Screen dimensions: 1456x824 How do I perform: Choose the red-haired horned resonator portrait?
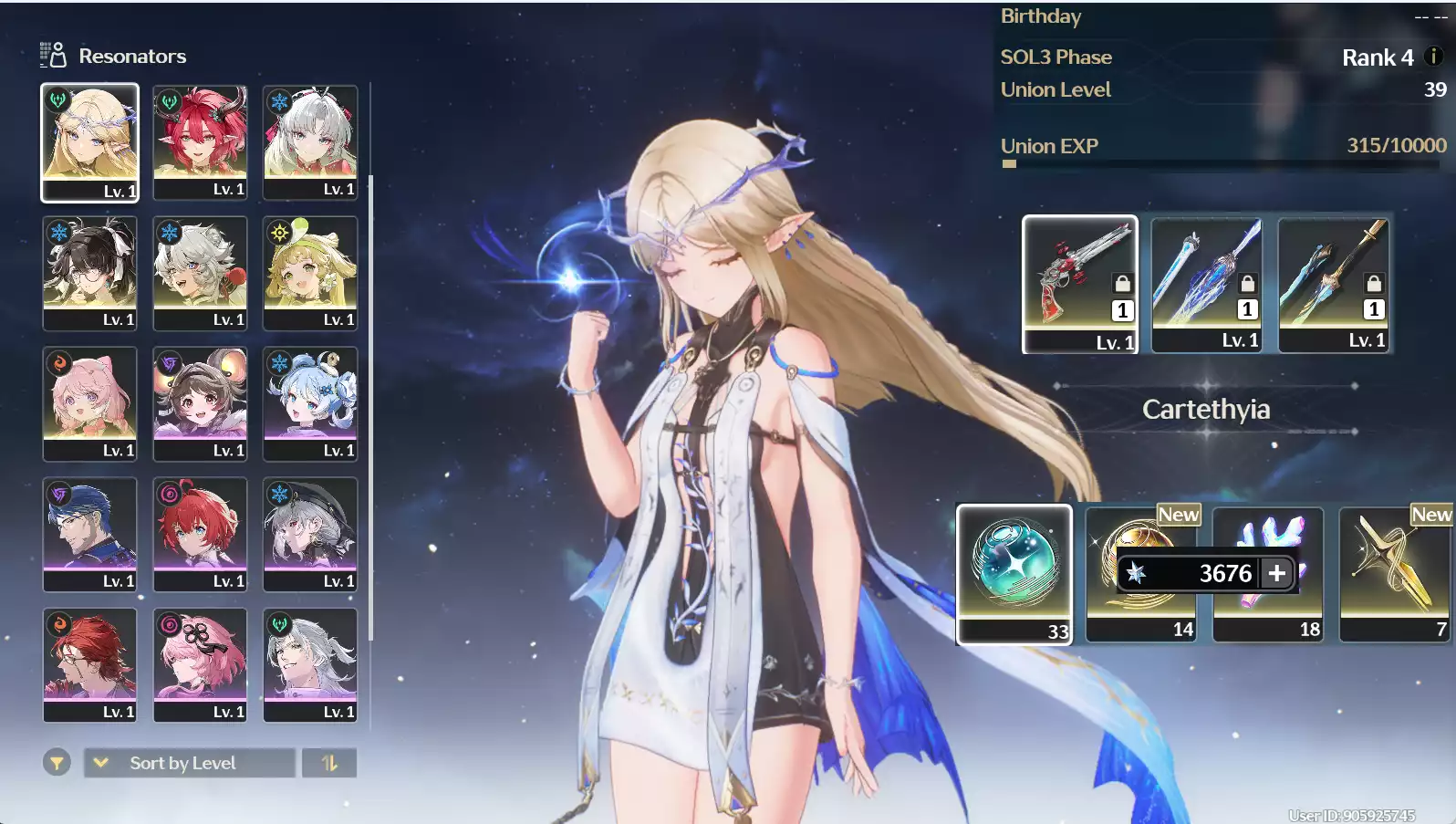click(x=200, y=141)
